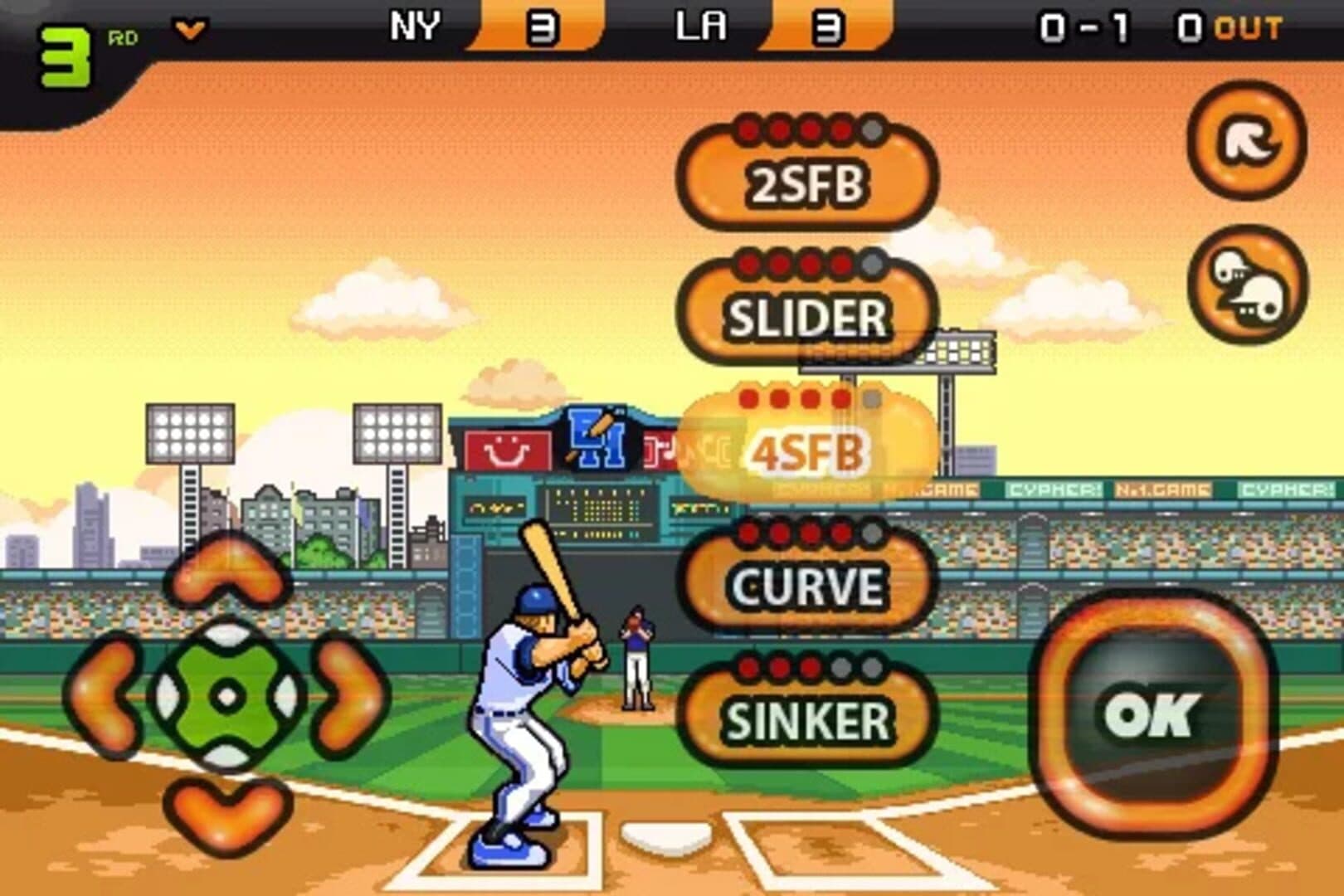Click the curved back arrow button
Screen dimensions: 1344x896
[1246, 141]
